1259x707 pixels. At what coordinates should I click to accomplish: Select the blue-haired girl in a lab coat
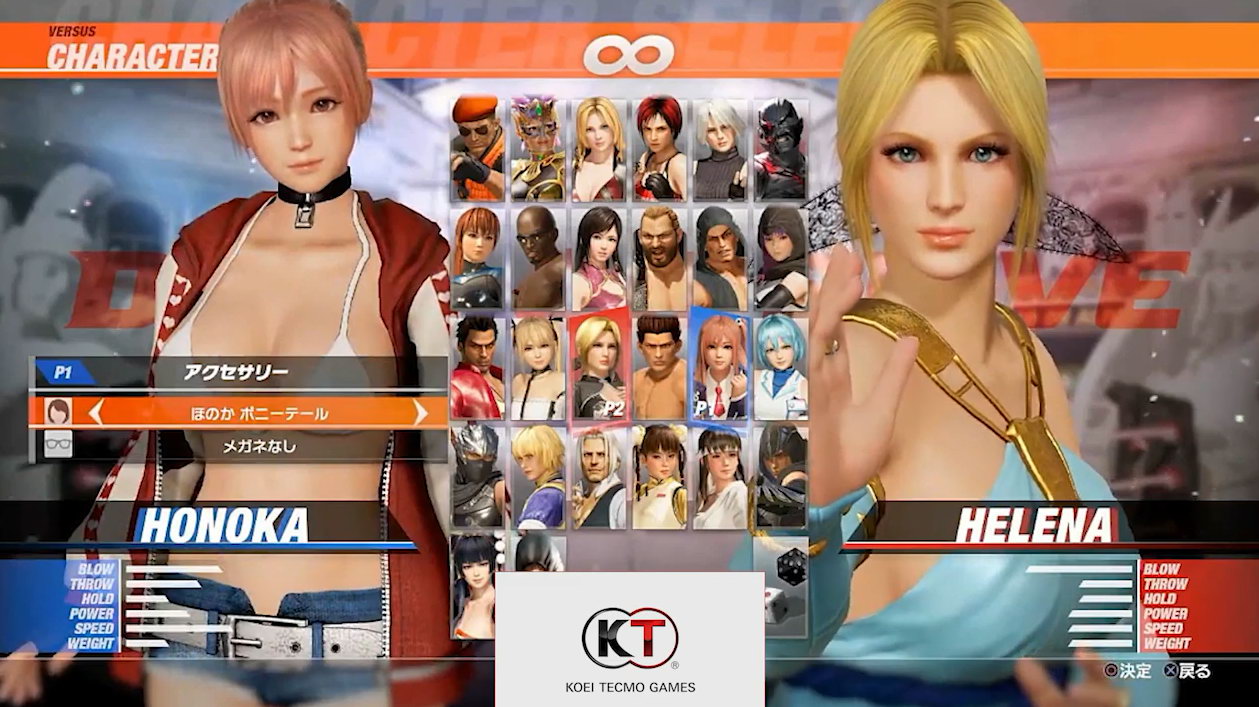781,366
